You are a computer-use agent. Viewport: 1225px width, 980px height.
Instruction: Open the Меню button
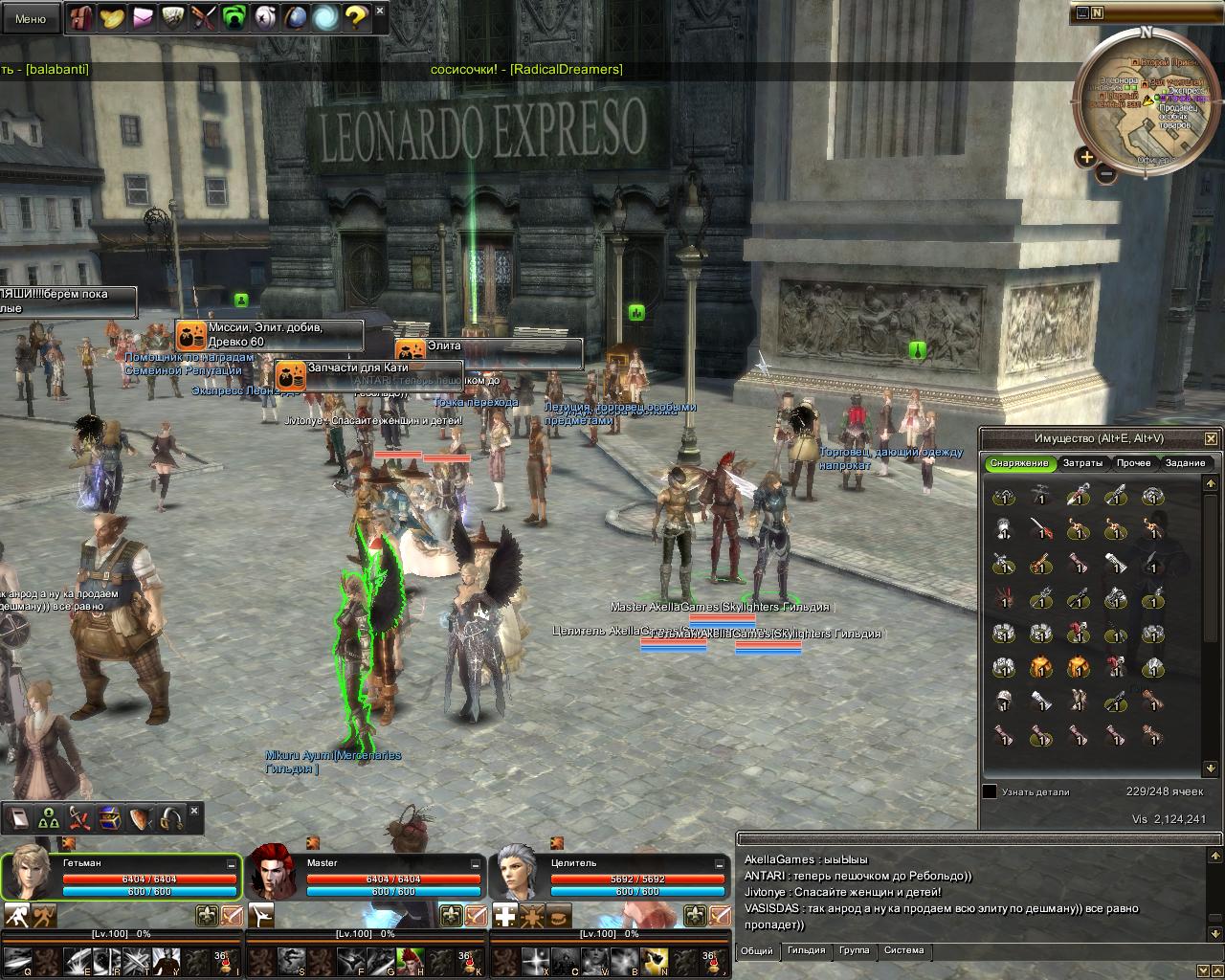31,18
